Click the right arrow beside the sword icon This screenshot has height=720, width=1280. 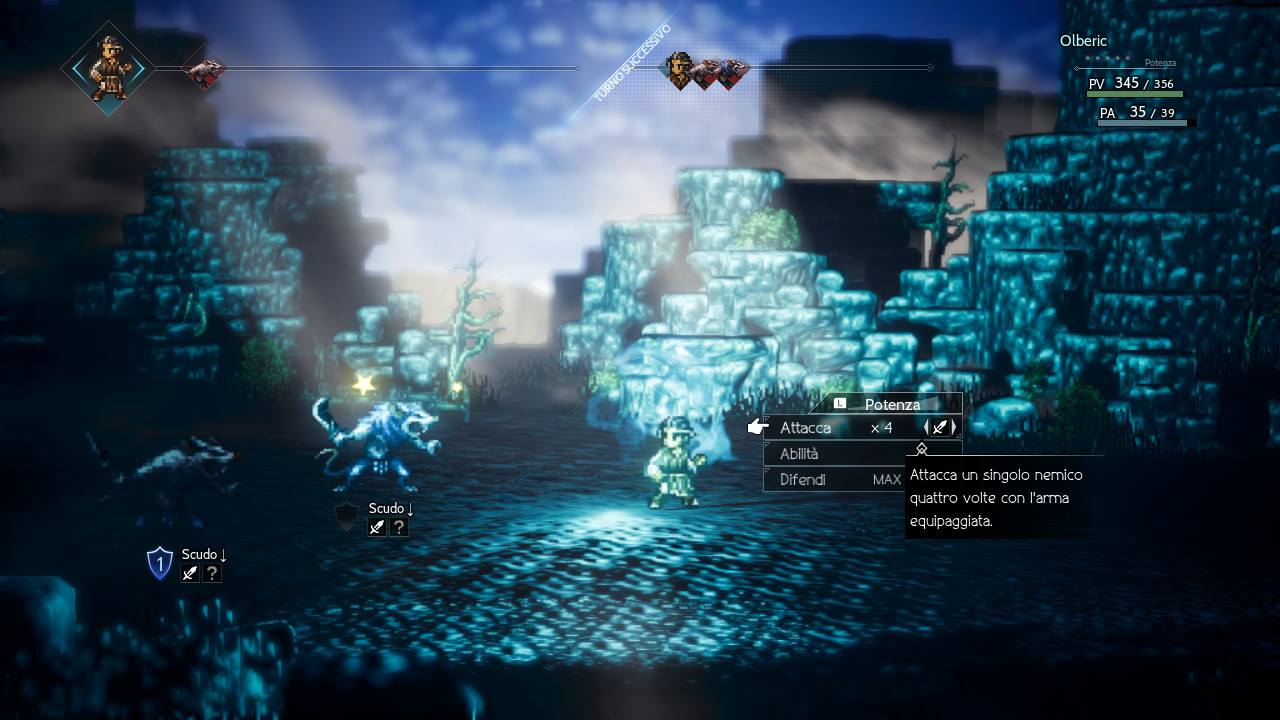953,428
